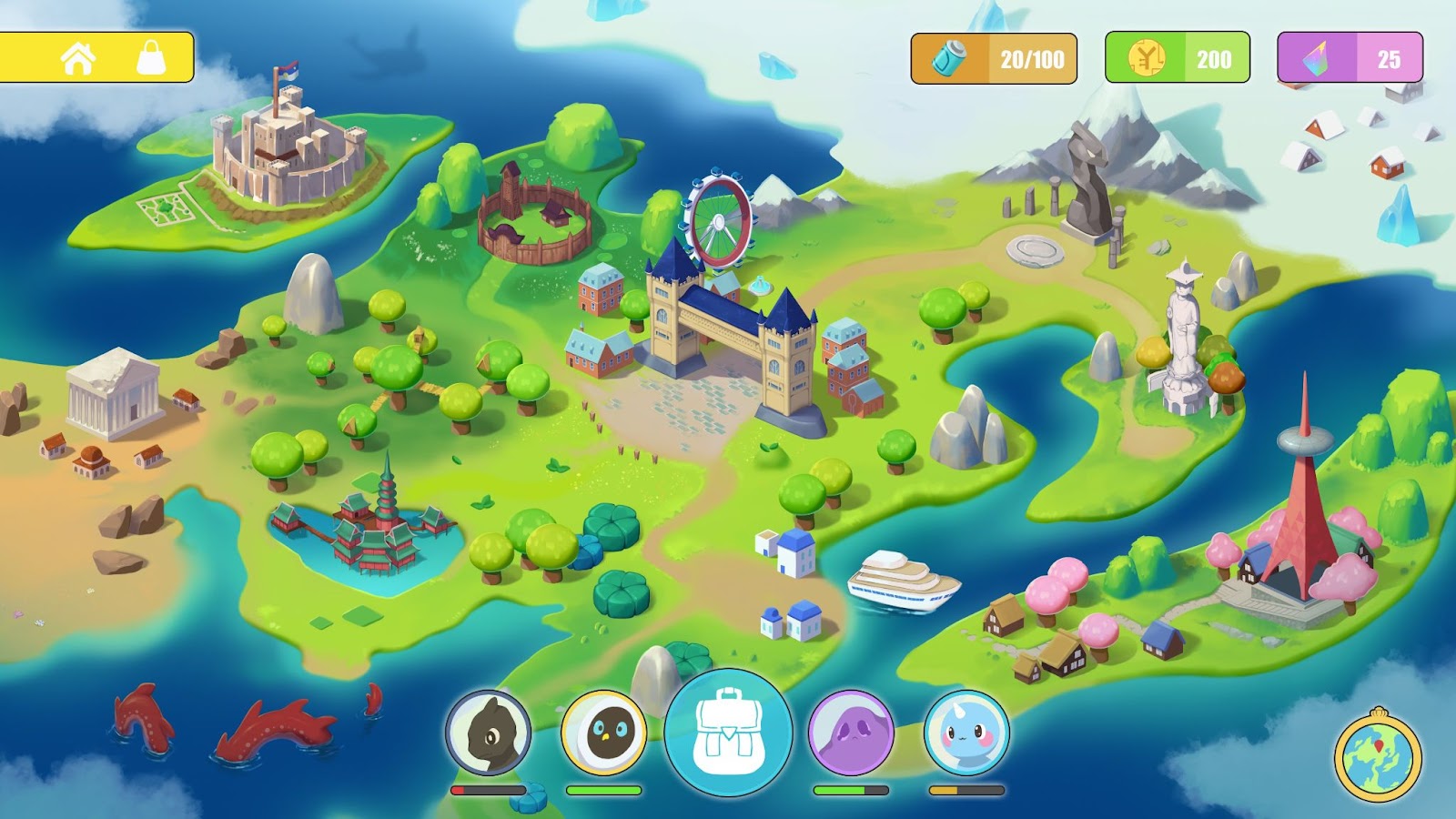
Task: Tap the gold coin currency counter
Action: 1177,59
